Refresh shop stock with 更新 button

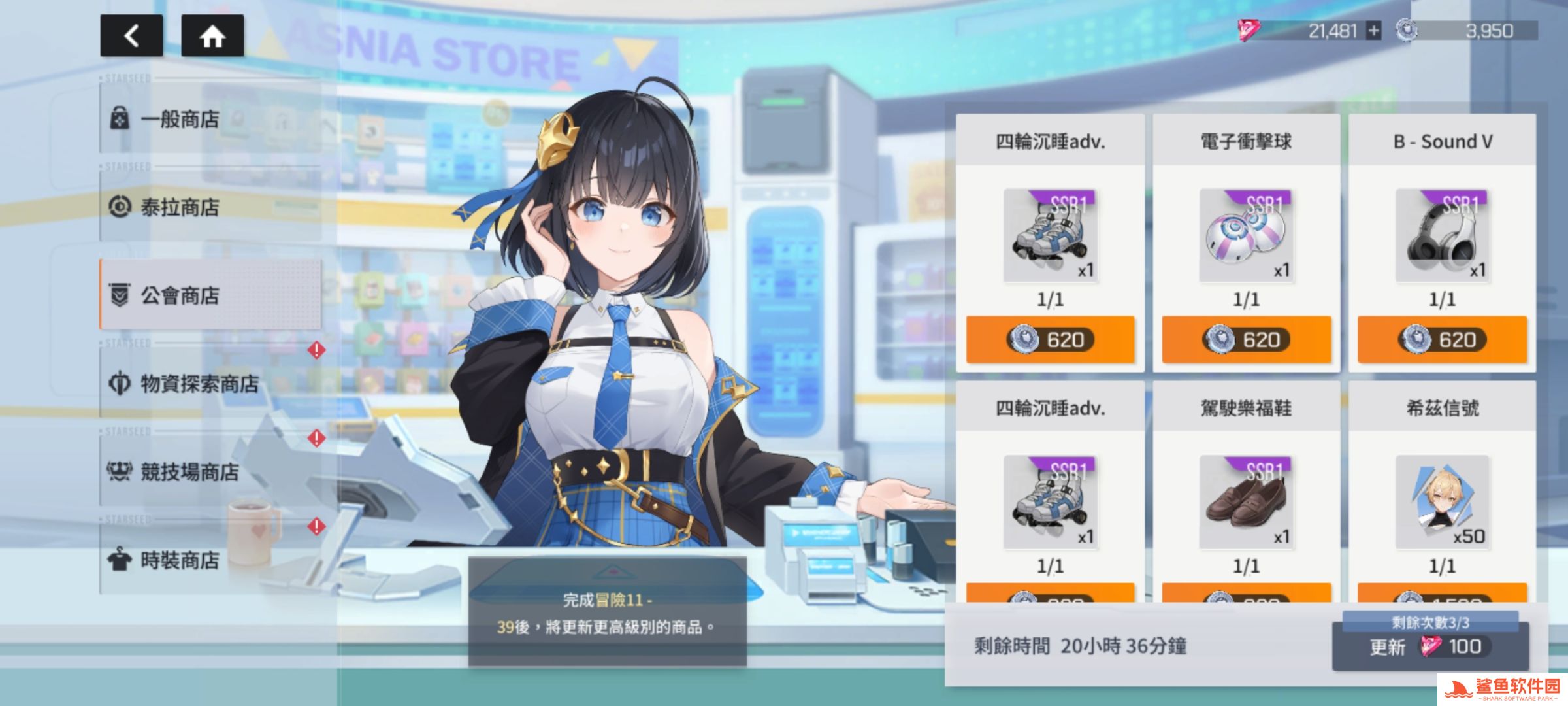pos(1429,647)
